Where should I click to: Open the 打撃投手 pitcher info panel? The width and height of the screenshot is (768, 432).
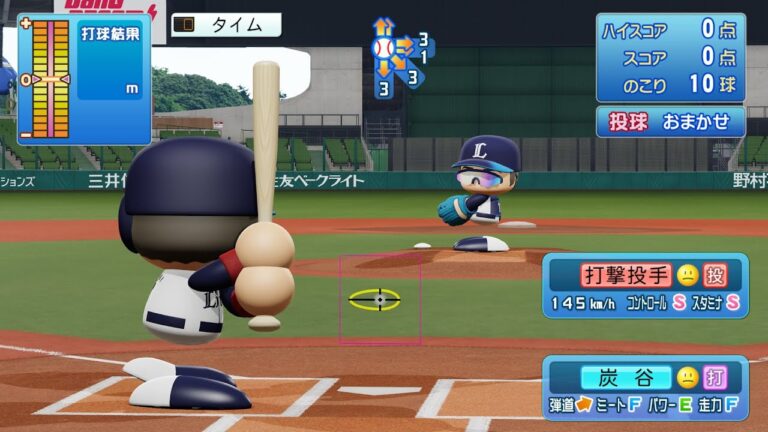(x=645, y=285)
